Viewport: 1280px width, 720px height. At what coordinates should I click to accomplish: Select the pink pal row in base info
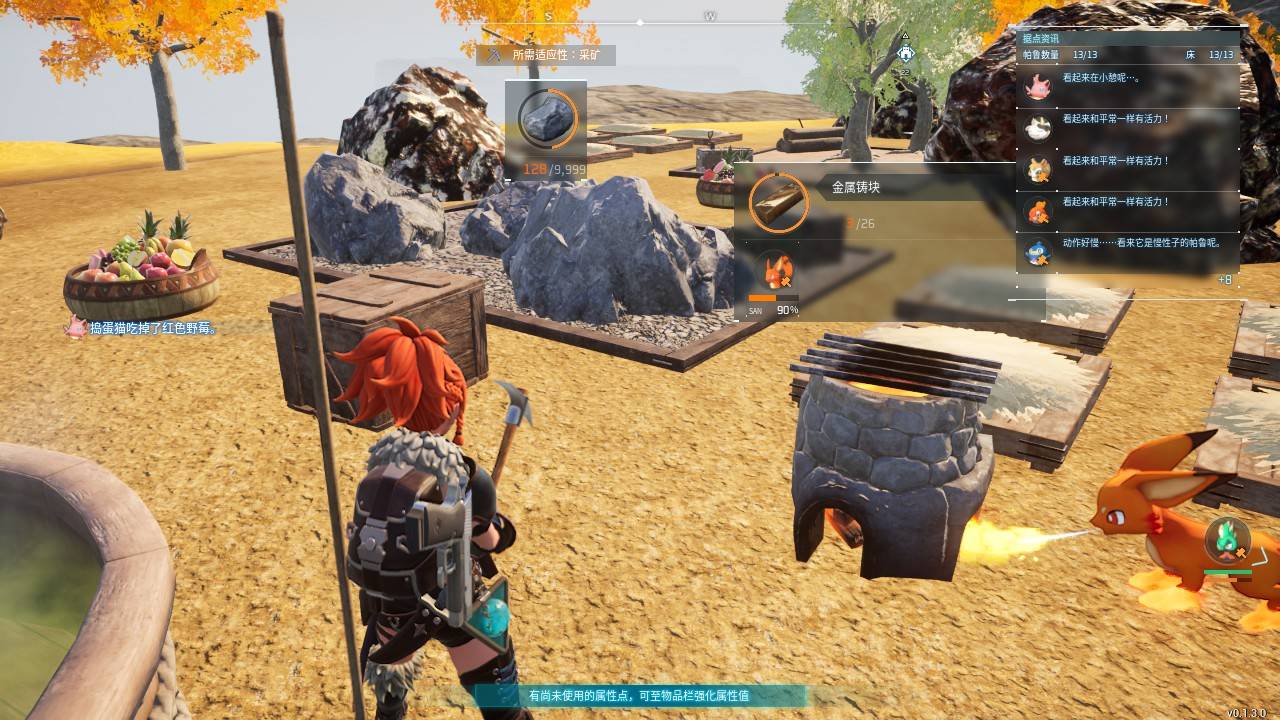click(x=1128, y=87)
